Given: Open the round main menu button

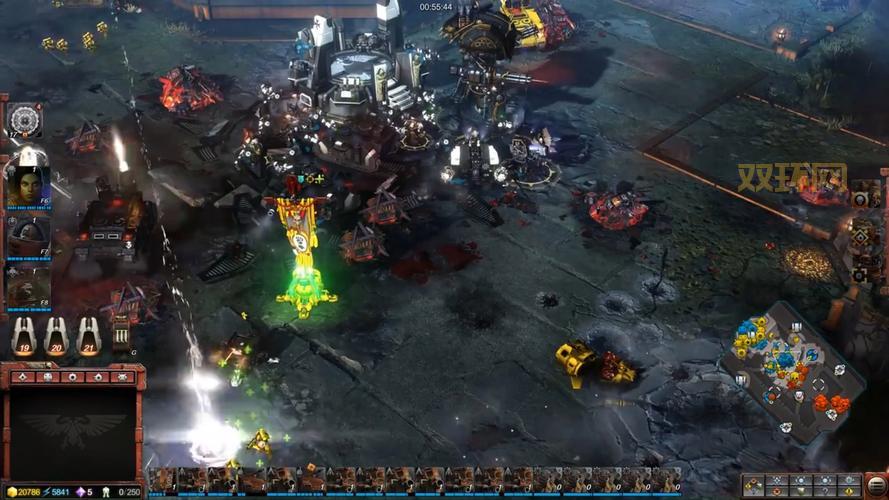Looking at the screenshot, I should pyautogui.click(x=876, y=485).
